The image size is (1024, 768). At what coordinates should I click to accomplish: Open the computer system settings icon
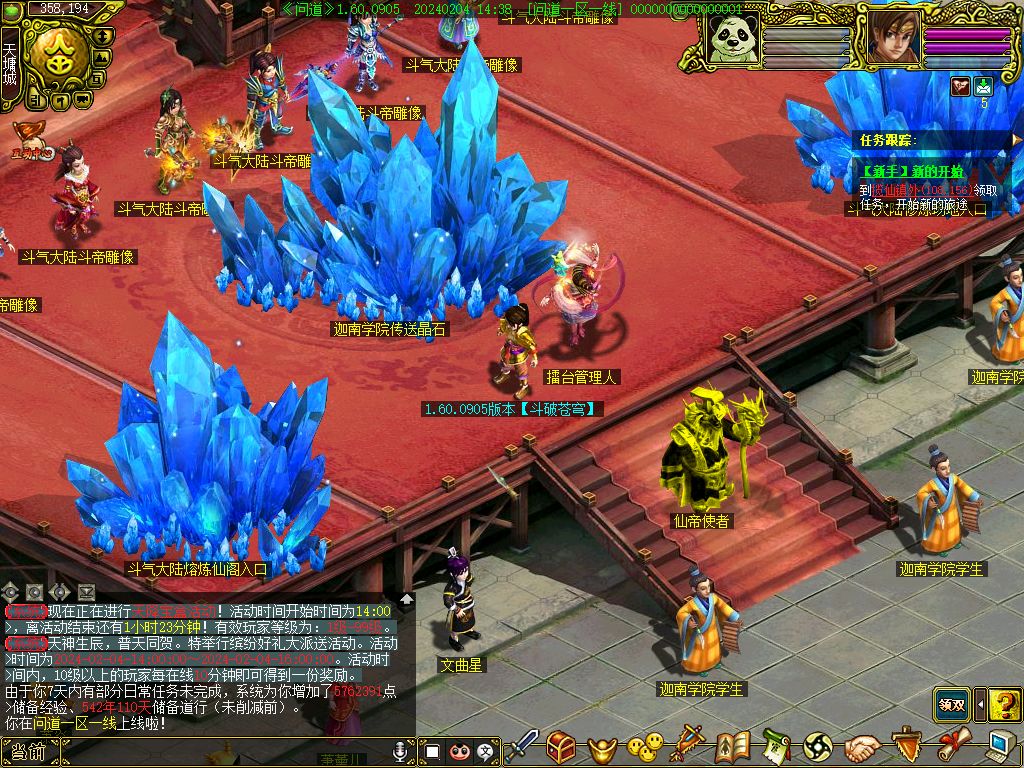point(1000,747)
